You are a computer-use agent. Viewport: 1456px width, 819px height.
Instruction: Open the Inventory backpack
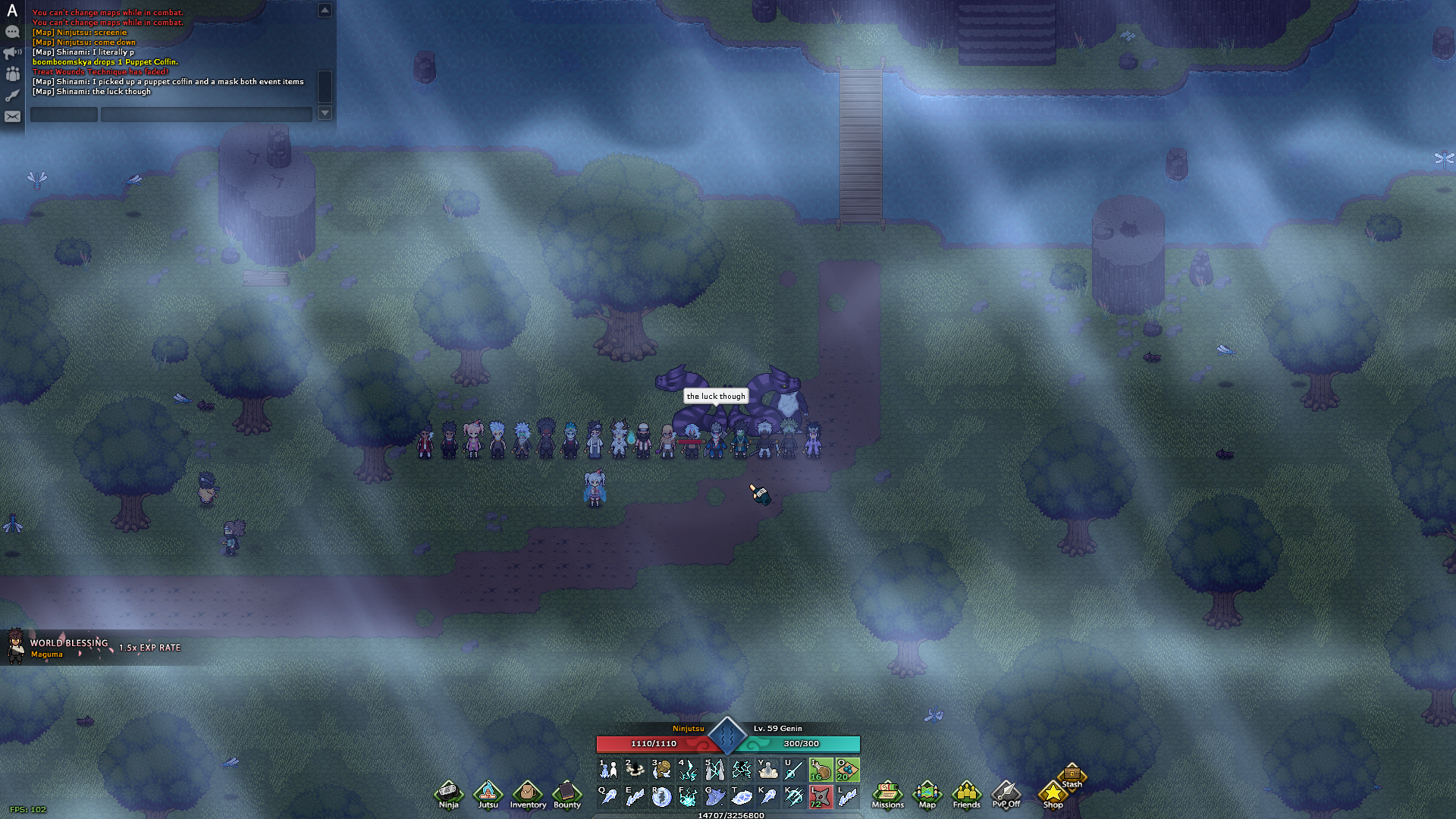528,794
